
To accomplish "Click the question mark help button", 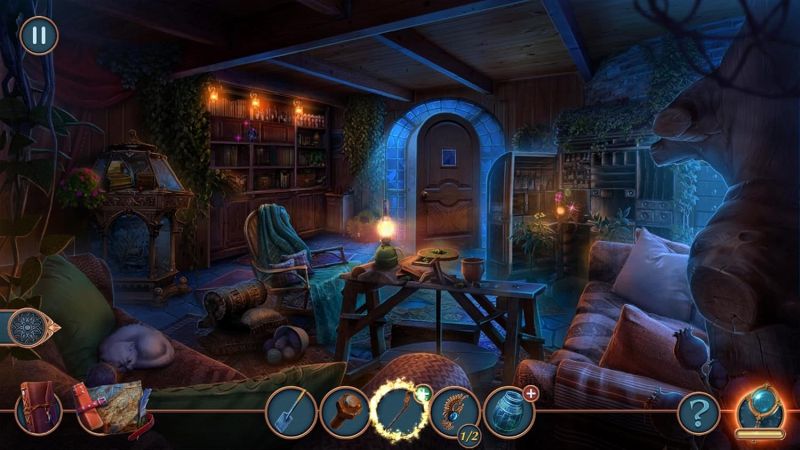I will click(698, 411).
